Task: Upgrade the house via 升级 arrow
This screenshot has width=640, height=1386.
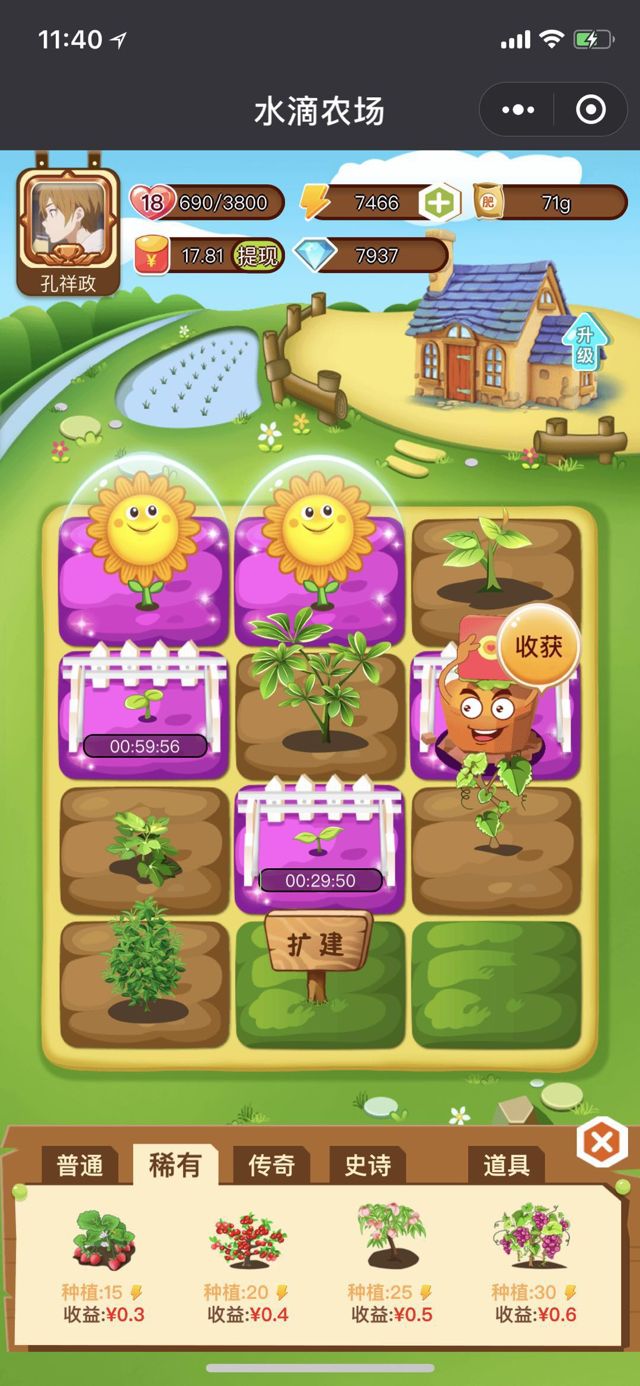Action: tap(585, 343)
